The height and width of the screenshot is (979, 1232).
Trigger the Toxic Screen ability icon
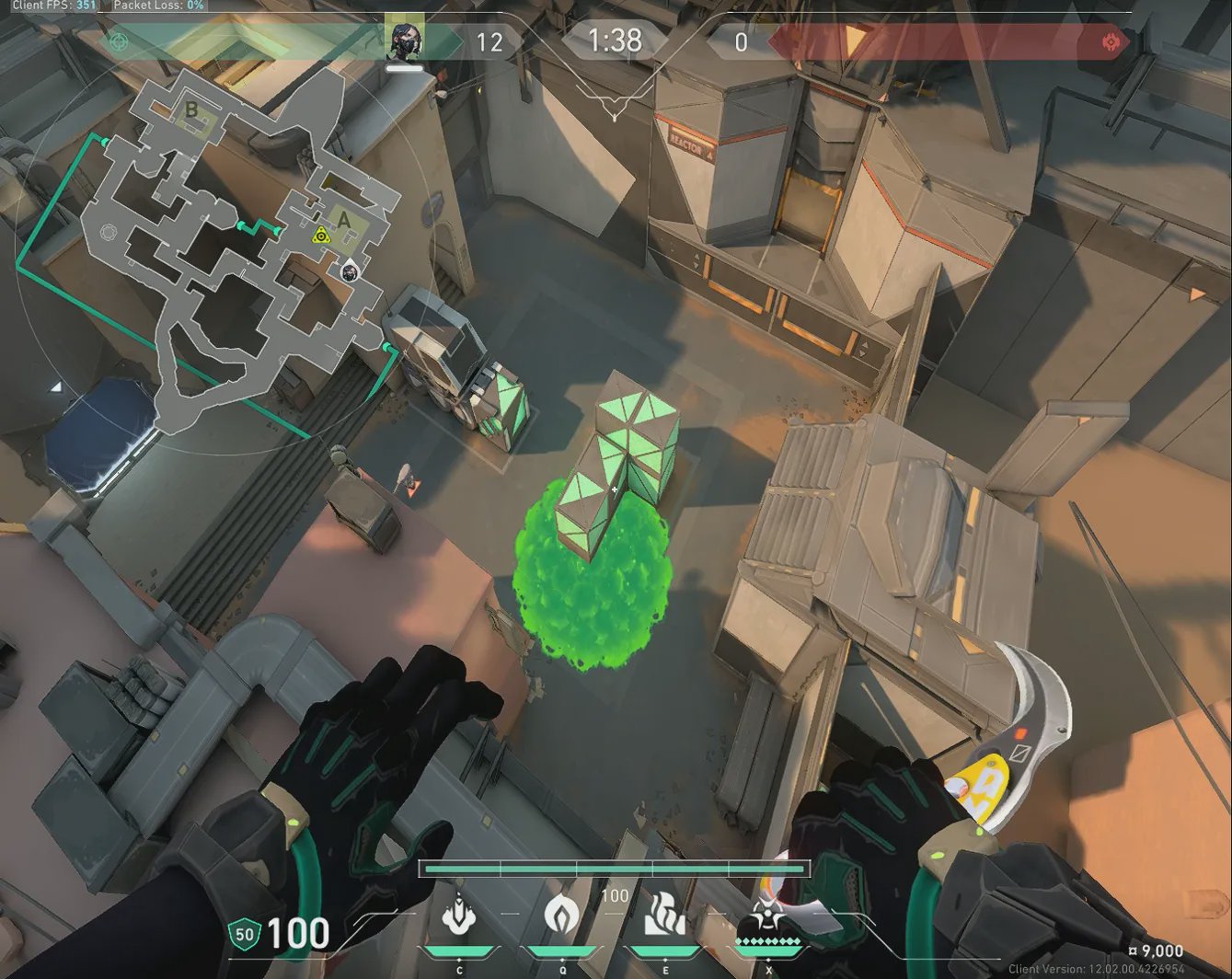pos(664,914)
